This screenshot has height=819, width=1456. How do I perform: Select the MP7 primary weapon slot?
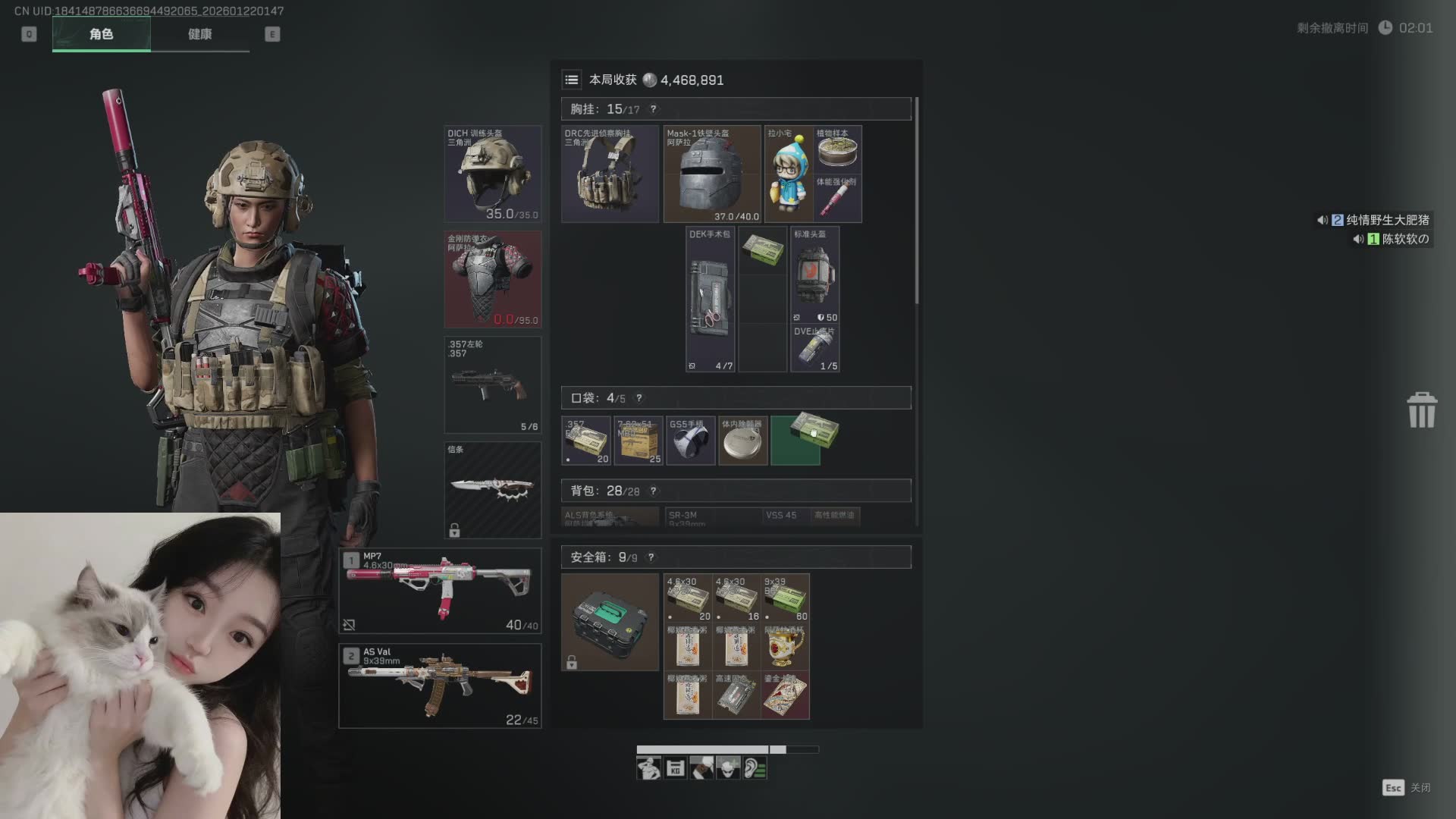[440, 591]
